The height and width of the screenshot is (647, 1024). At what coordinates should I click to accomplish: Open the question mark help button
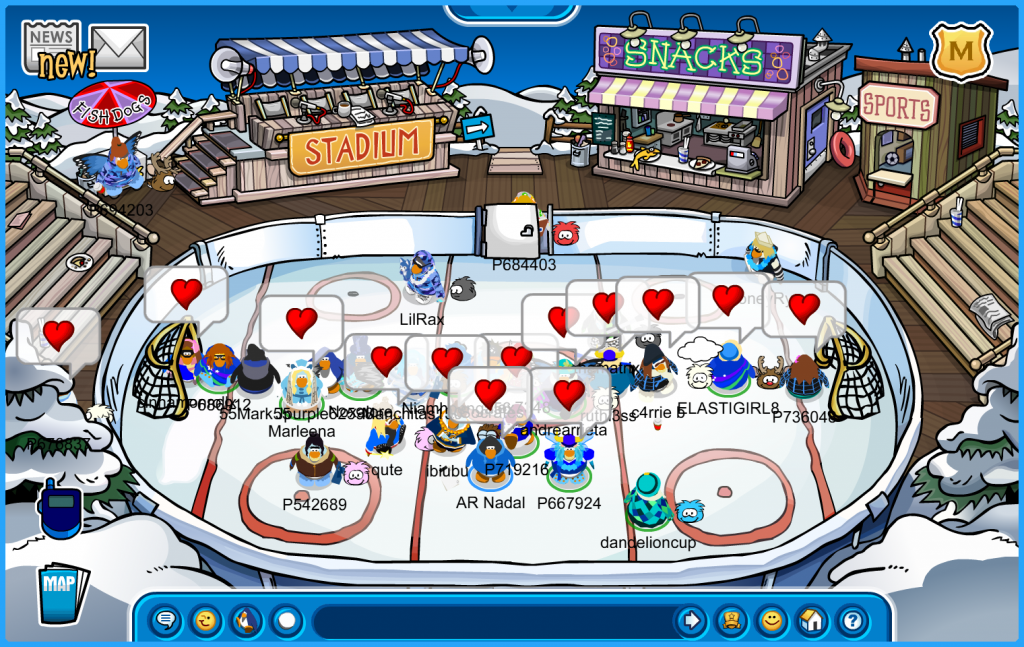tap(851, 621)
